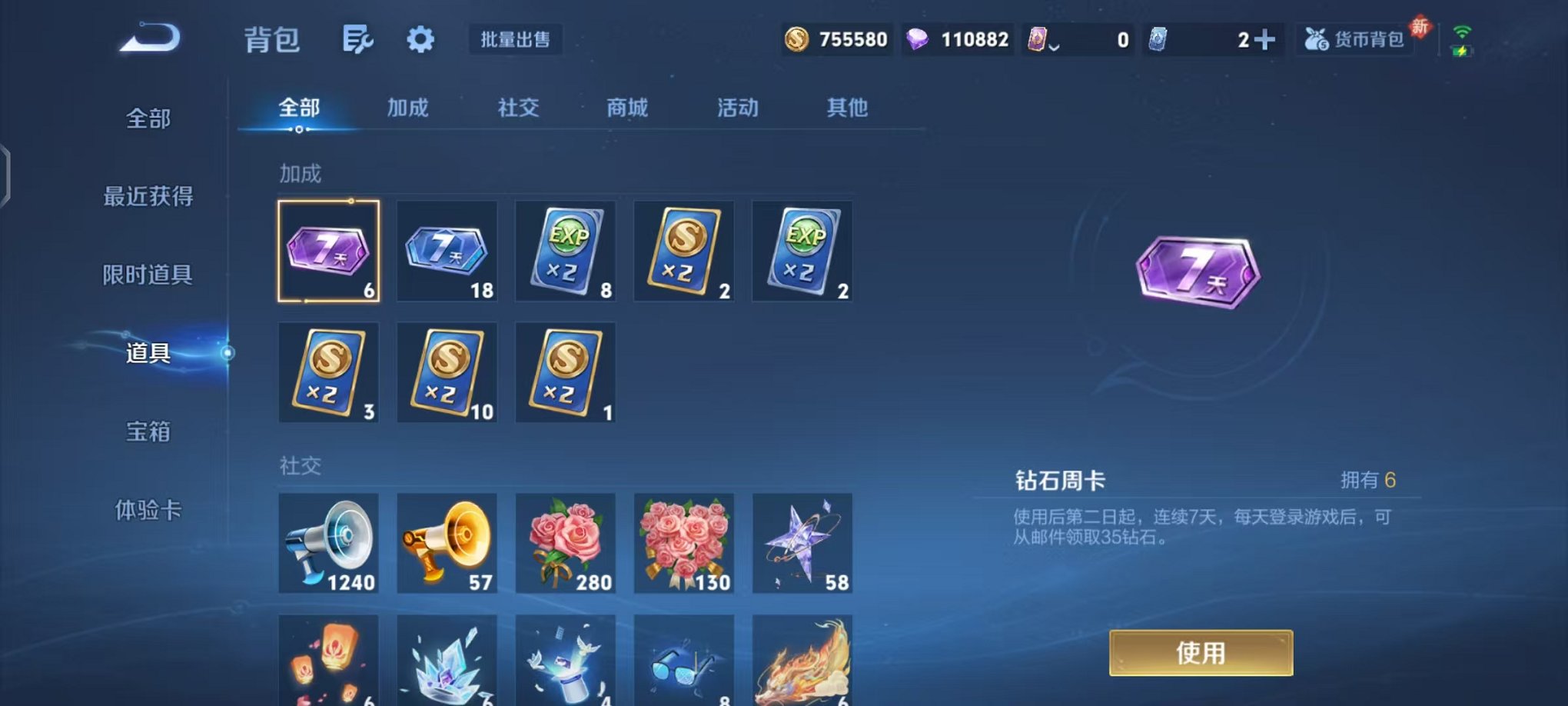Switch to the 社交 tab
The height and width of the screenshot is (706, 1568).
(517, 108)
